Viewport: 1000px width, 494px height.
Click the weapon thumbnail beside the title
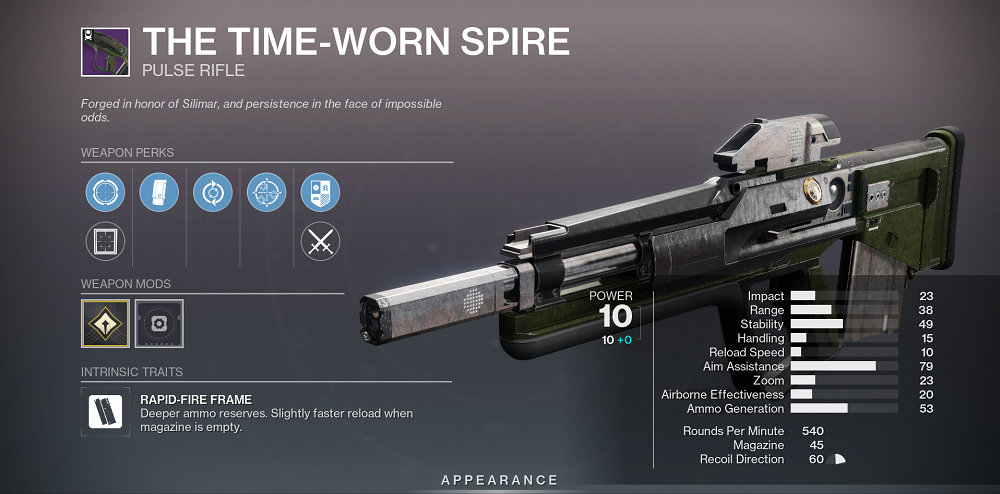pyautogui.click(x=106, y=52)
